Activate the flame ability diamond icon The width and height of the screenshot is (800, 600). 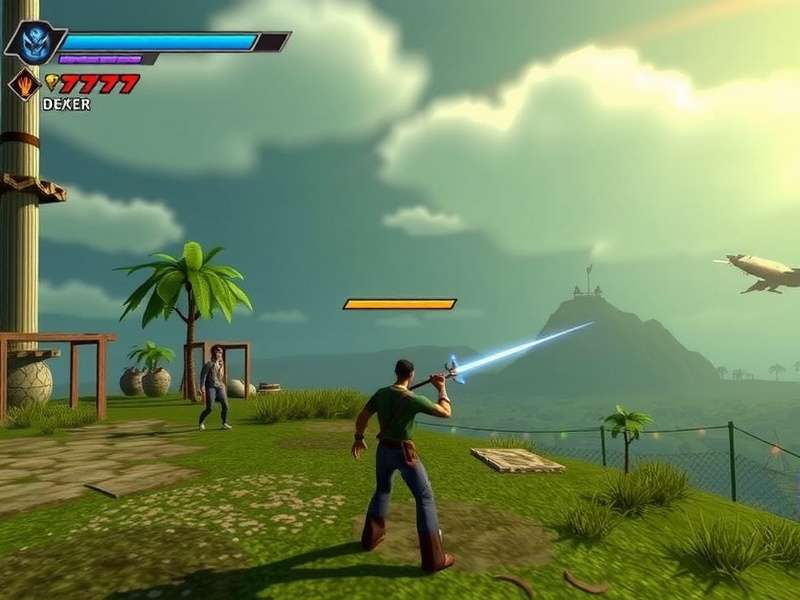[23, 84]
